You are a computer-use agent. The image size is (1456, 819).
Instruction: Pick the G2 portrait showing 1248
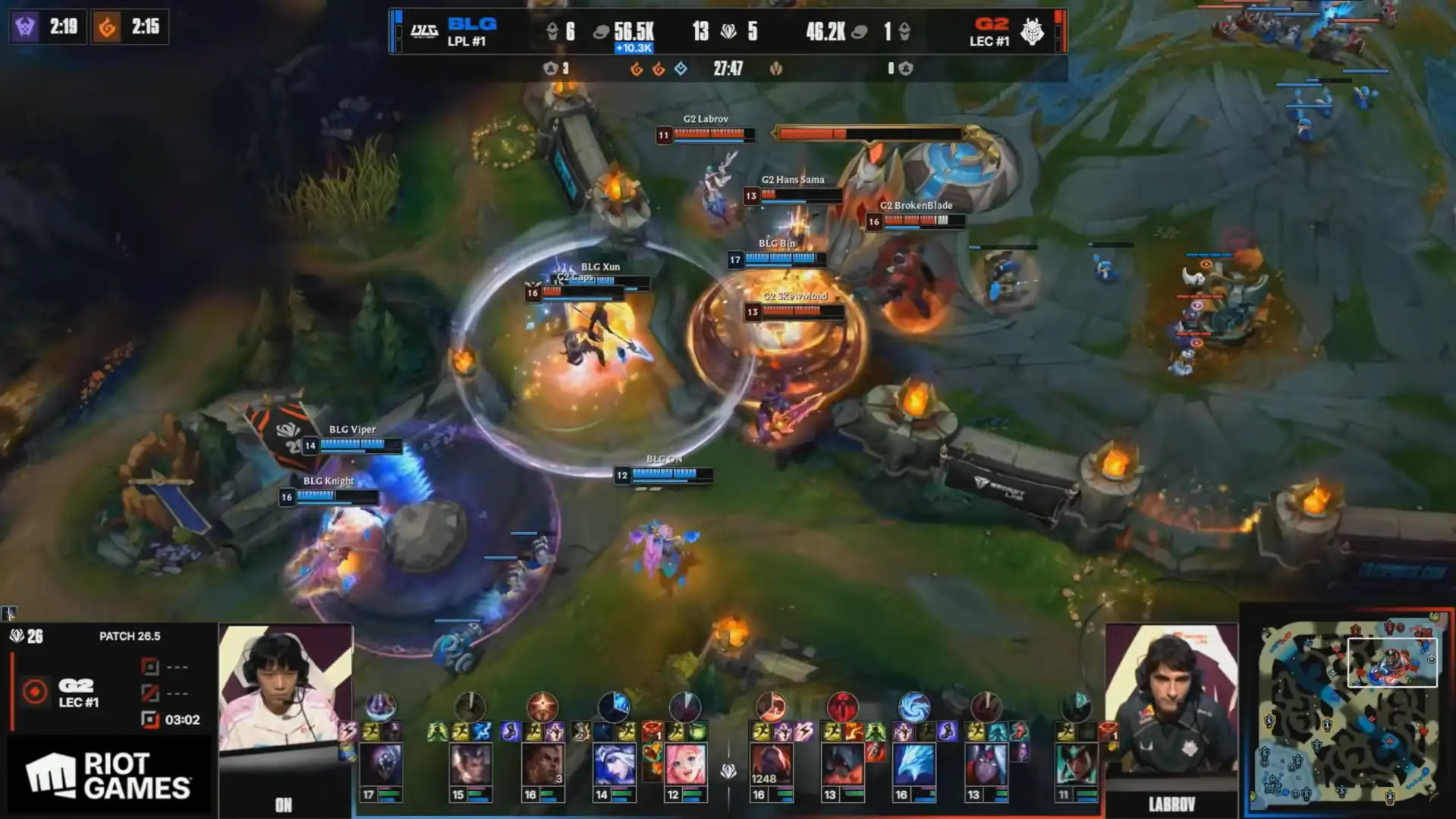[x=770, y=764]
